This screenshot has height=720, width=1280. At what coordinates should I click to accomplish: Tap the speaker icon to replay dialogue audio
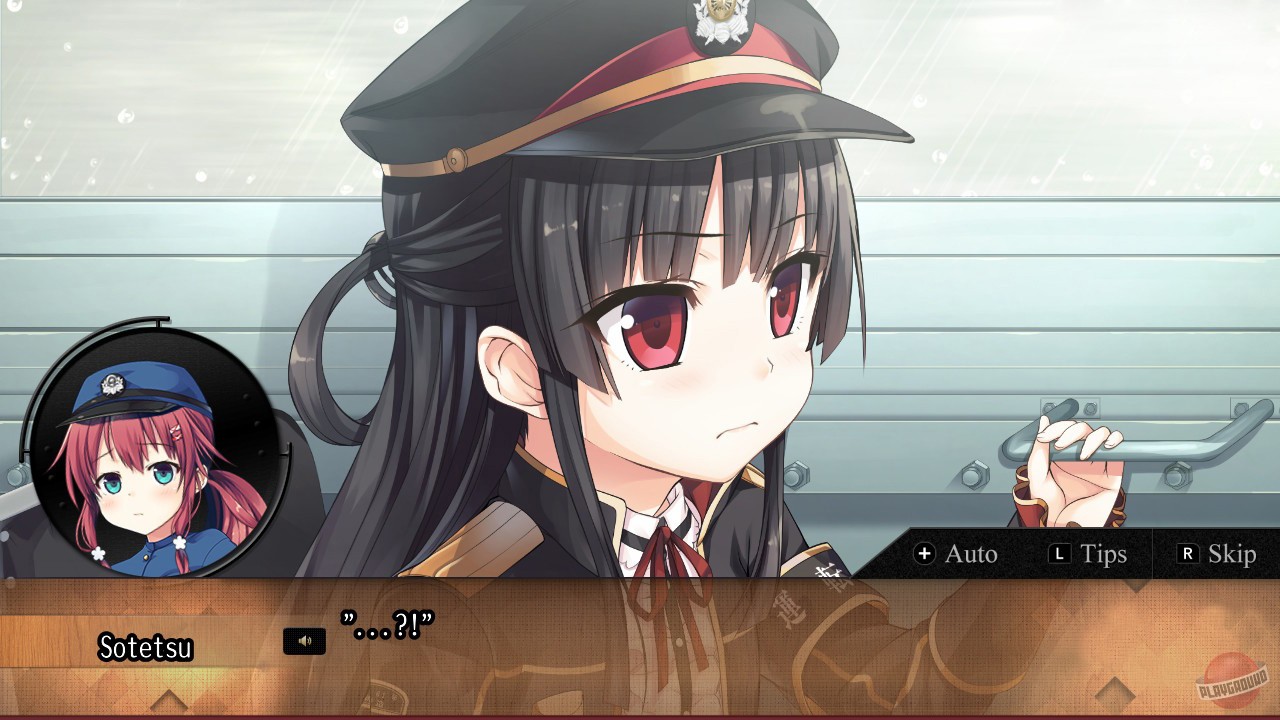tap(305, 640)
